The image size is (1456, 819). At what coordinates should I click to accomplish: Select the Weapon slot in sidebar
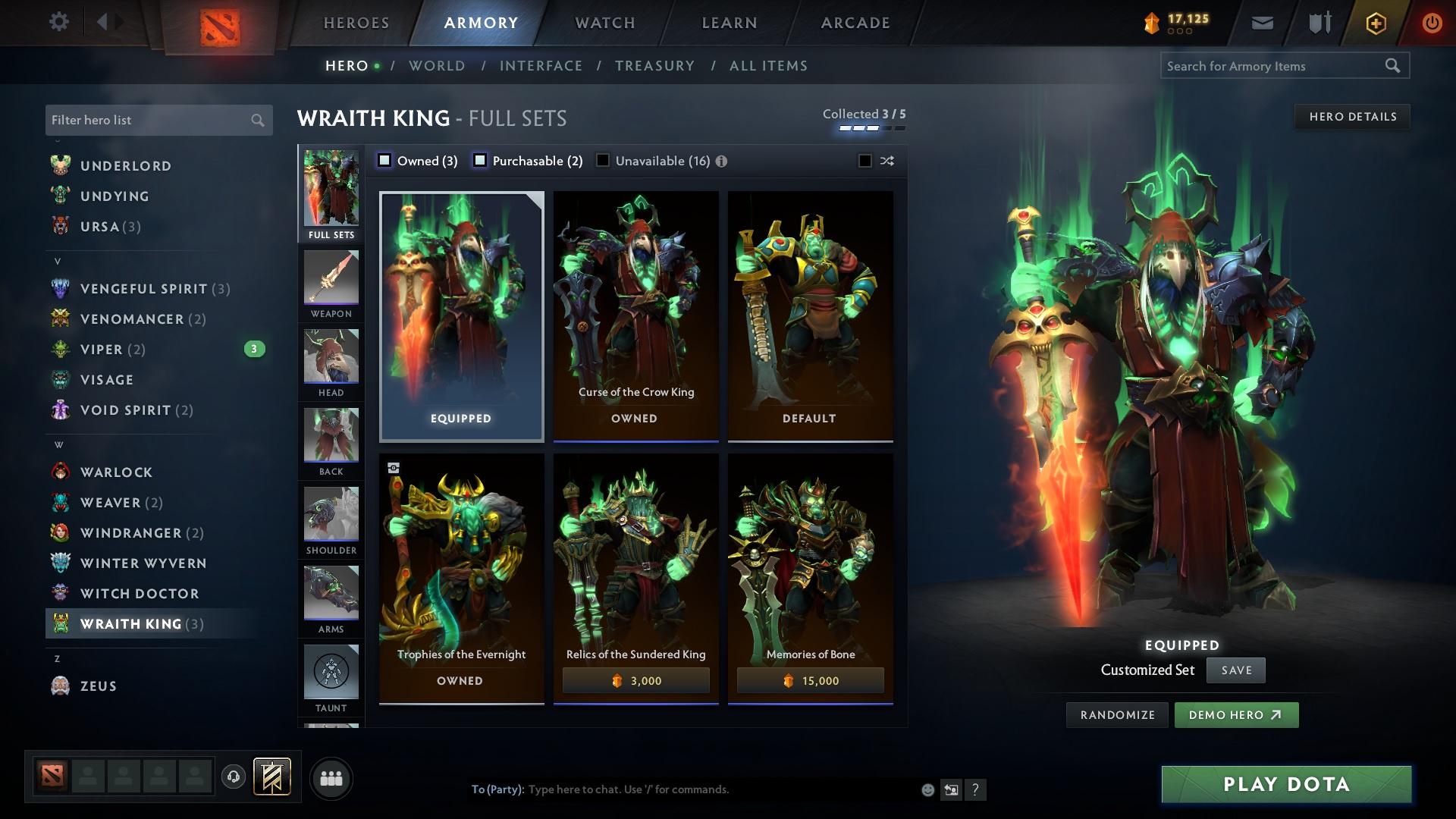[331, 282]
